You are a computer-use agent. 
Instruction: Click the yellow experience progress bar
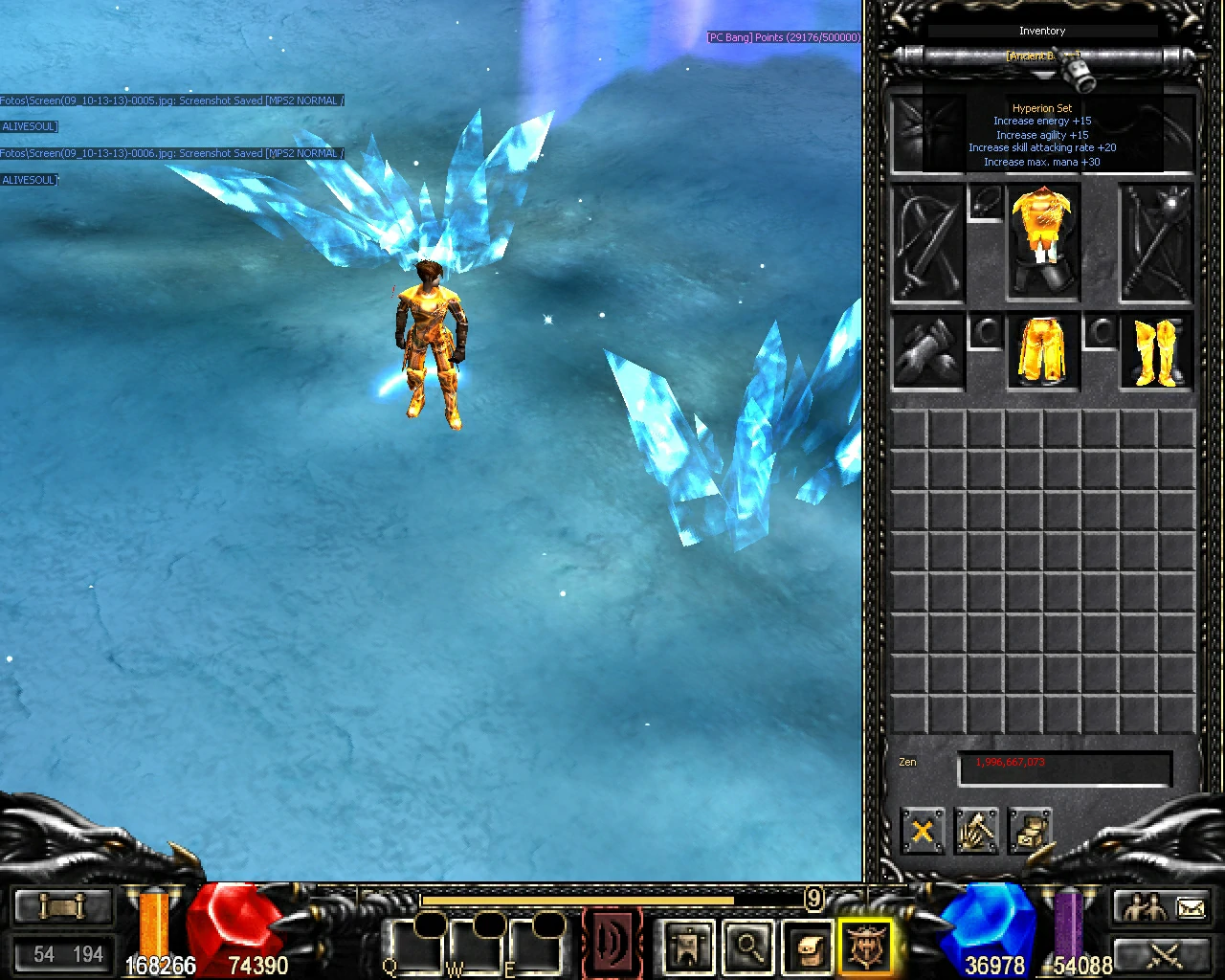click(574, 900)
